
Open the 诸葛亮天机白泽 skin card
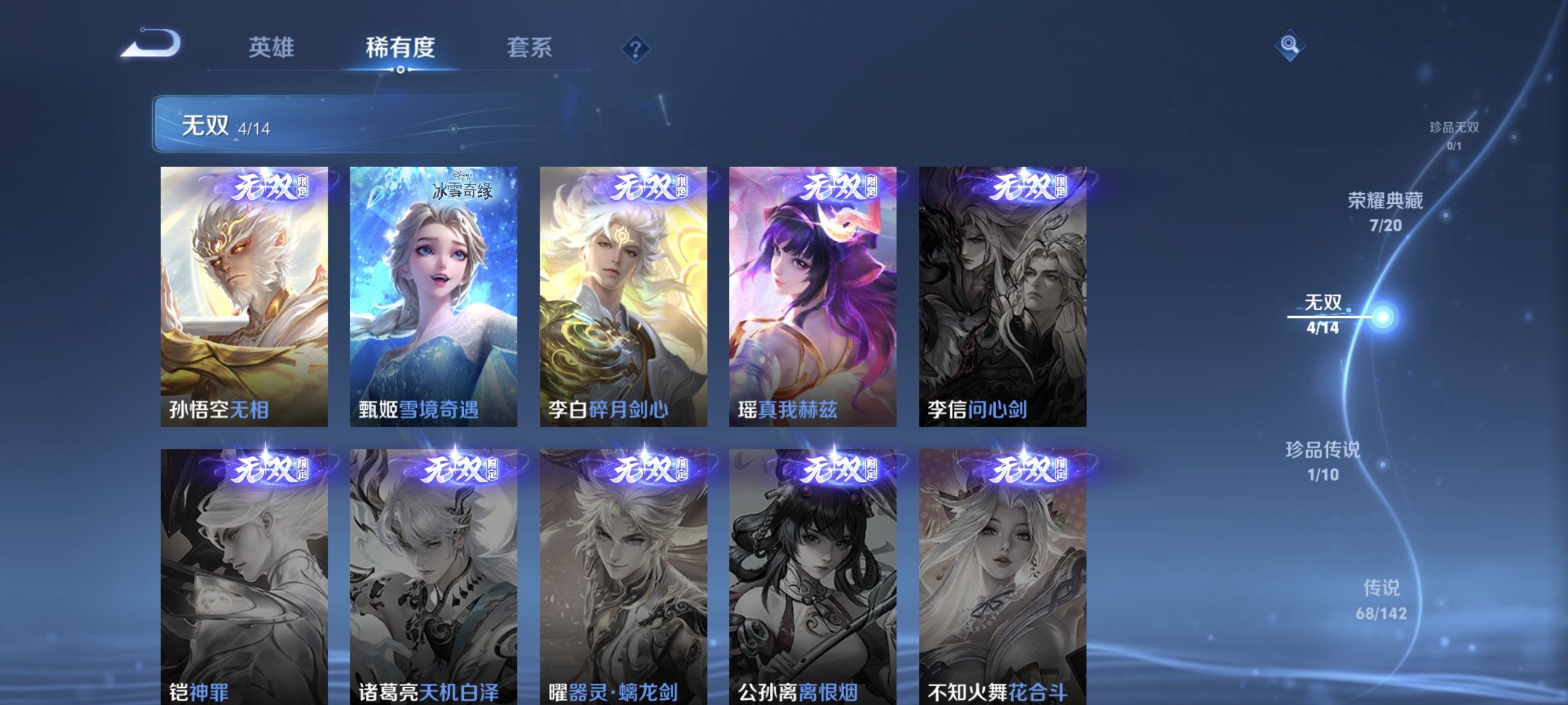click(x=433, y=572)
